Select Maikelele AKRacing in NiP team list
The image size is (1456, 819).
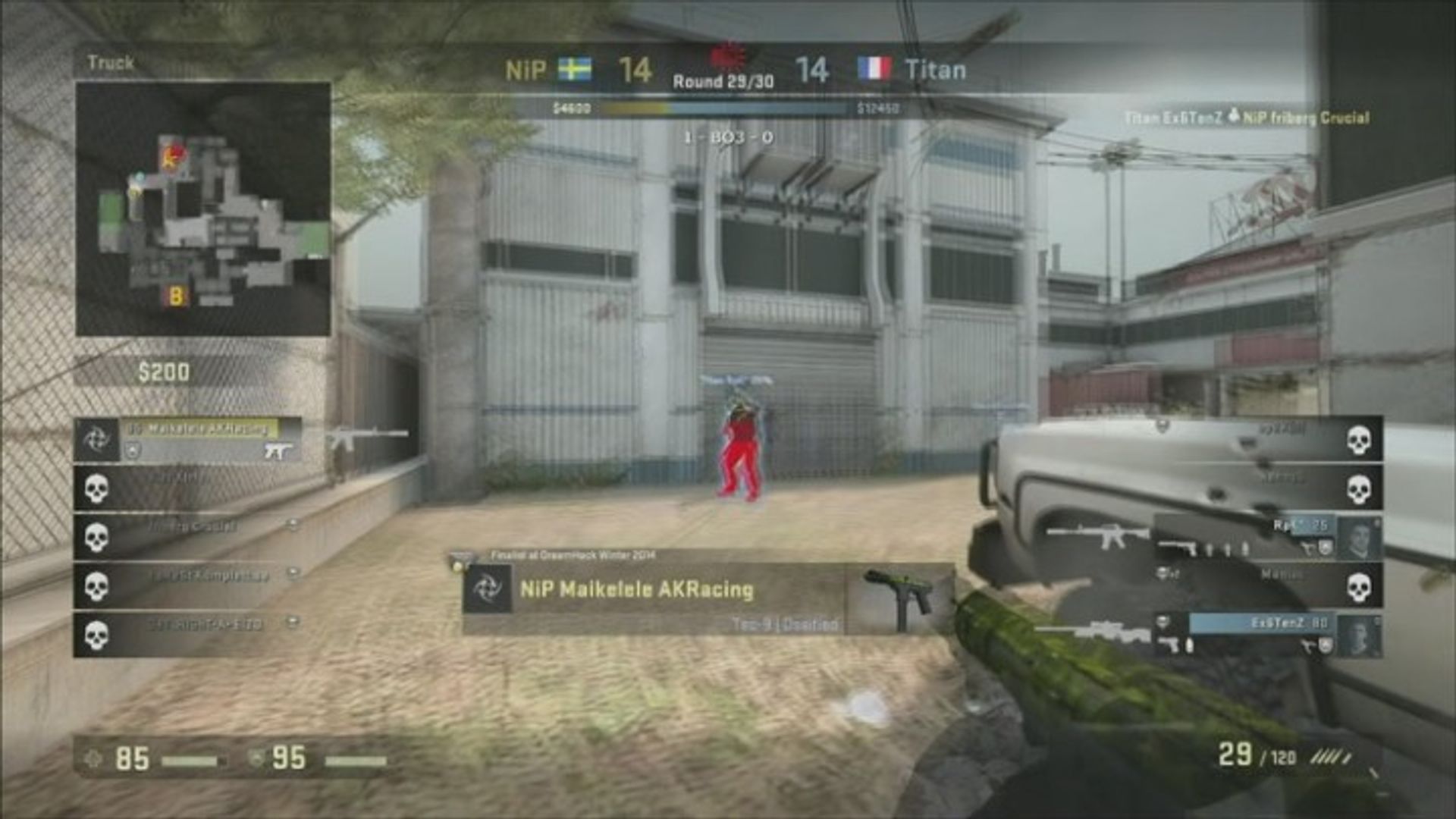click(x=197, y=430)
